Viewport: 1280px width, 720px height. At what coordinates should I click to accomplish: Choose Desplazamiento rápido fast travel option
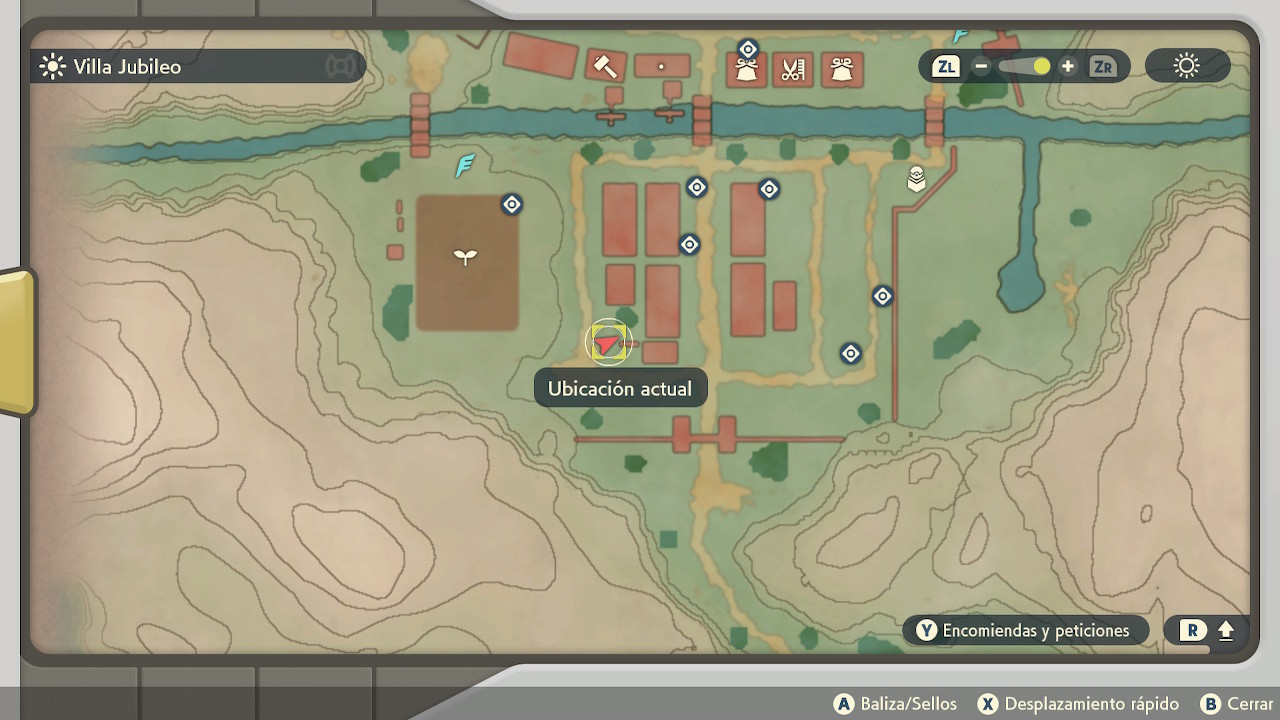[x=1078, y=704]
